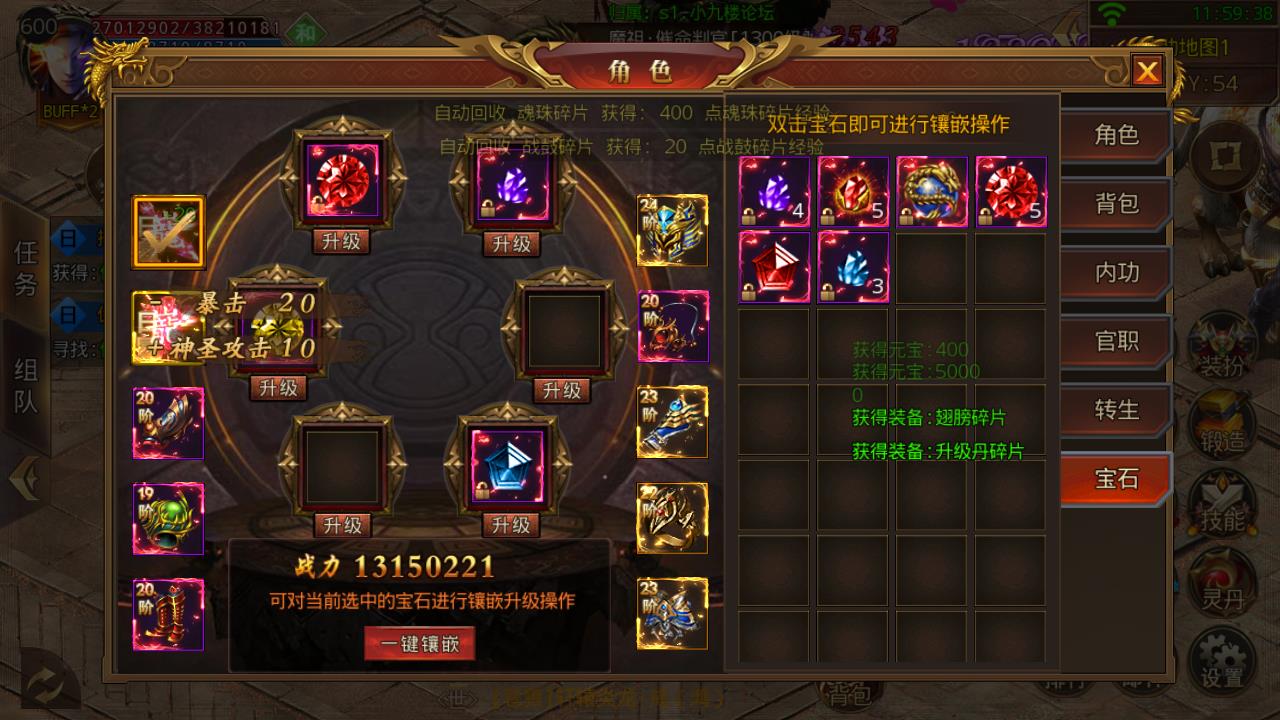Open the 组队 side tab
Image resolution: width=1280 pixels, height=720 pixels.
[x=26, y=385]
